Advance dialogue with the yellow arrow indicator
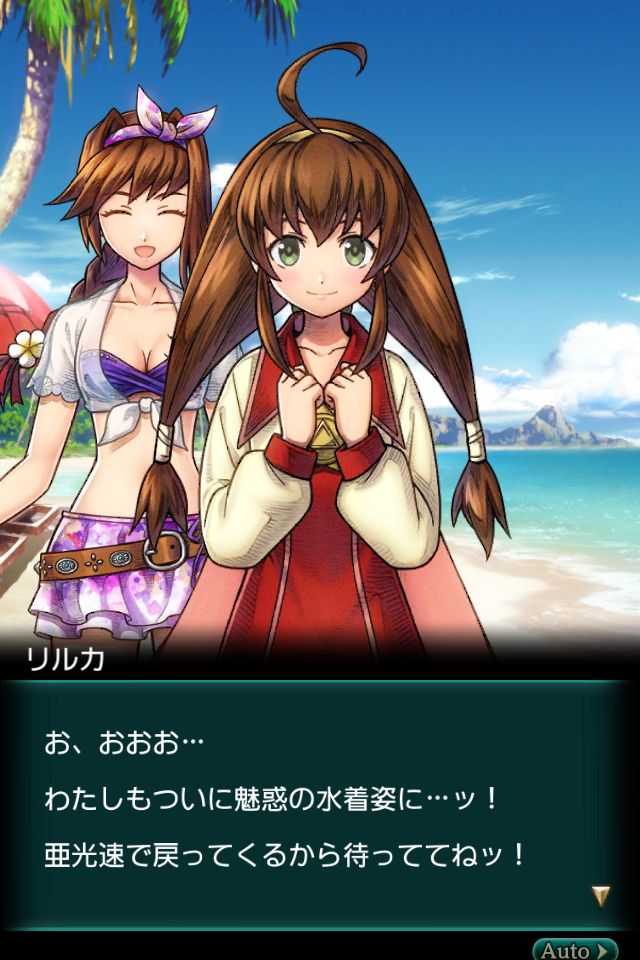 [x=600, y=896]
